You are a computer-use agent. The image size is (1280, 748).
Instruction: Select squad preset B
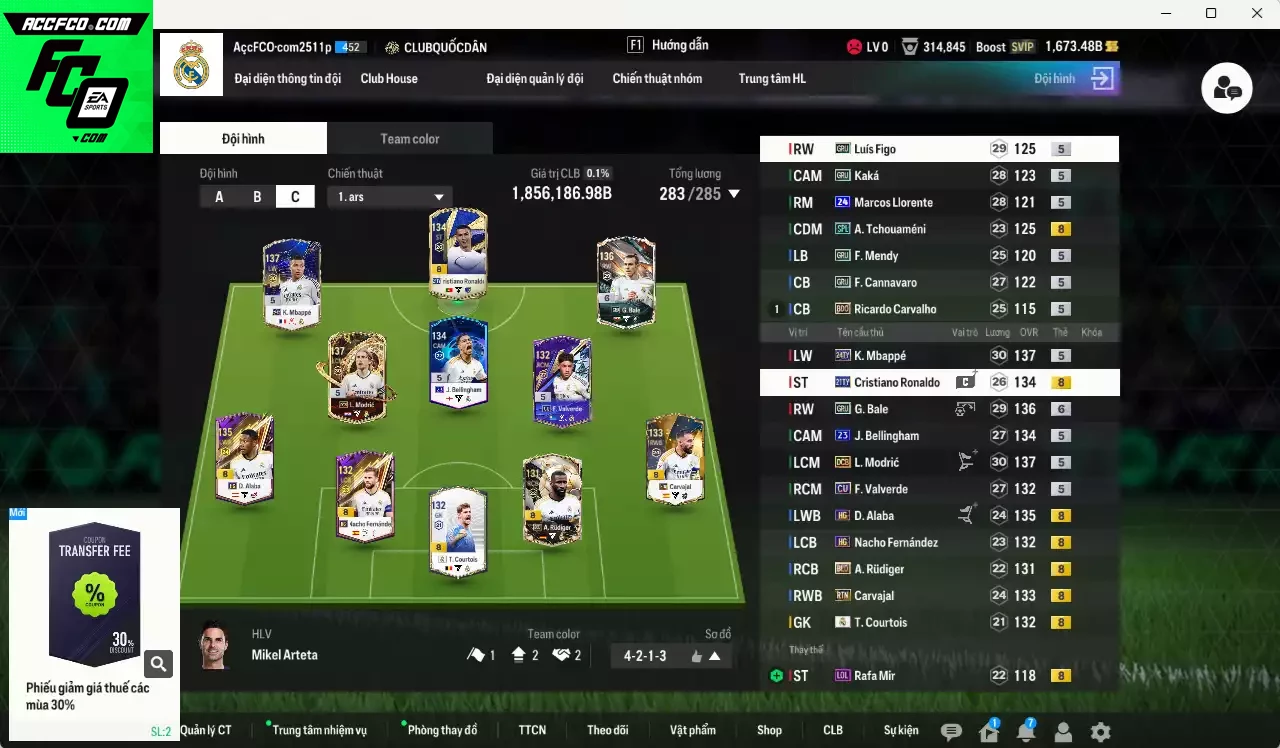click(257, 196)
